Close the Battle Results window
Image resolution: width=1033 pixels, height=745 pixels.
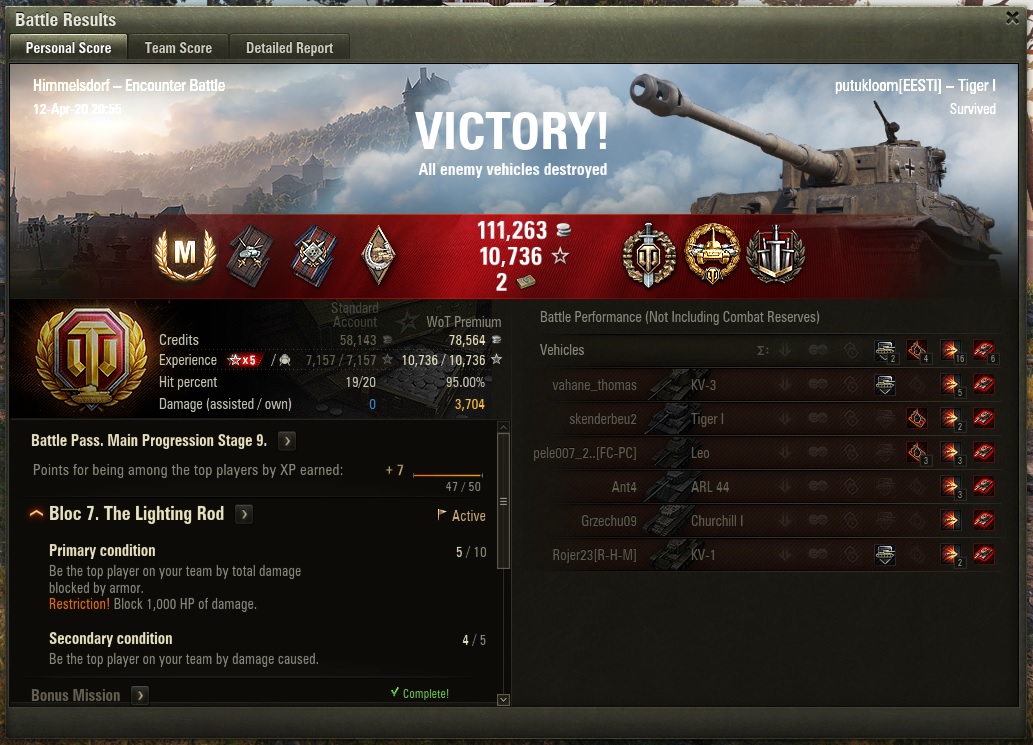click(x=1012, y=18)
